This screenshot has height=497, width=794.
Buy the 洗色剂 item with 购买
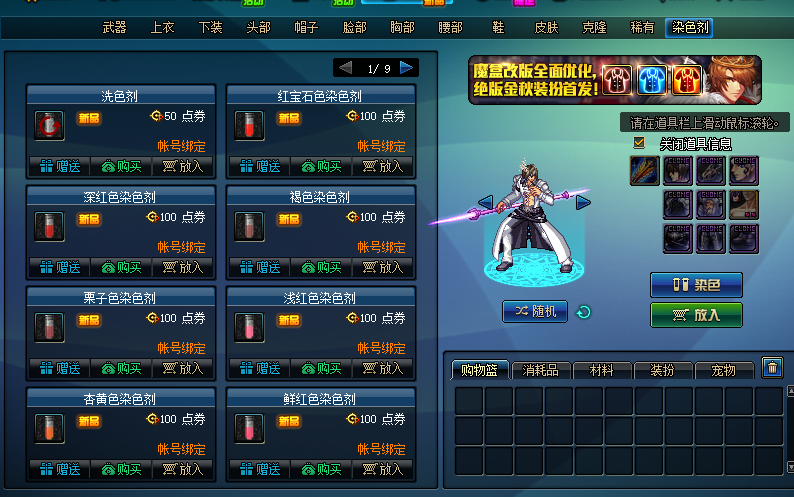click(x=123, y=166)
